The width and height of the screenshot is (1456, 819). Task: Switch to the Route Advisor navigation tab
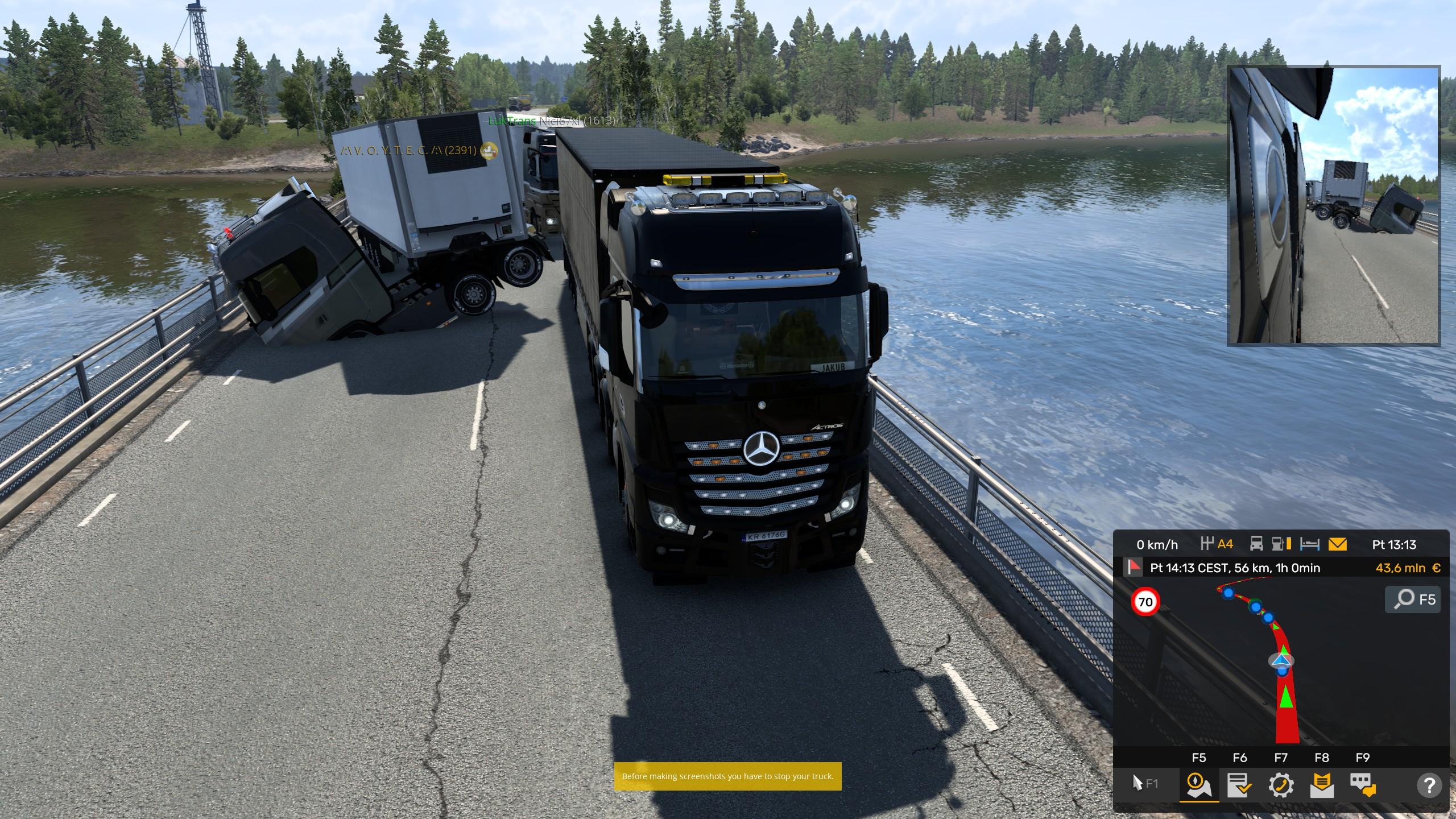pyautogui.click(x=1199, y=785)
